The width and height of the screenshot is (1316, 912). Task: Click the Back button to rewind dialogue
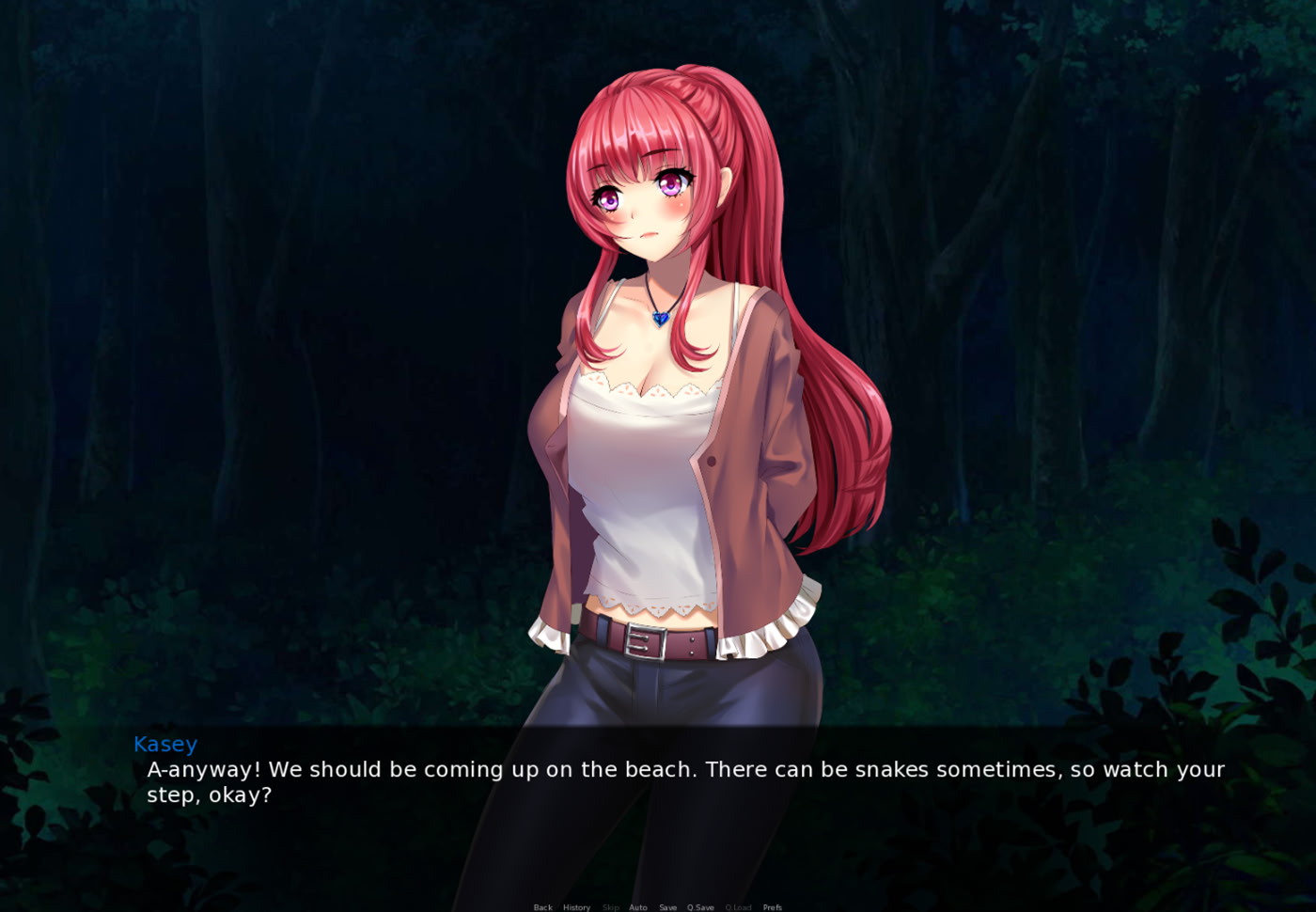(x=543, y=907)
